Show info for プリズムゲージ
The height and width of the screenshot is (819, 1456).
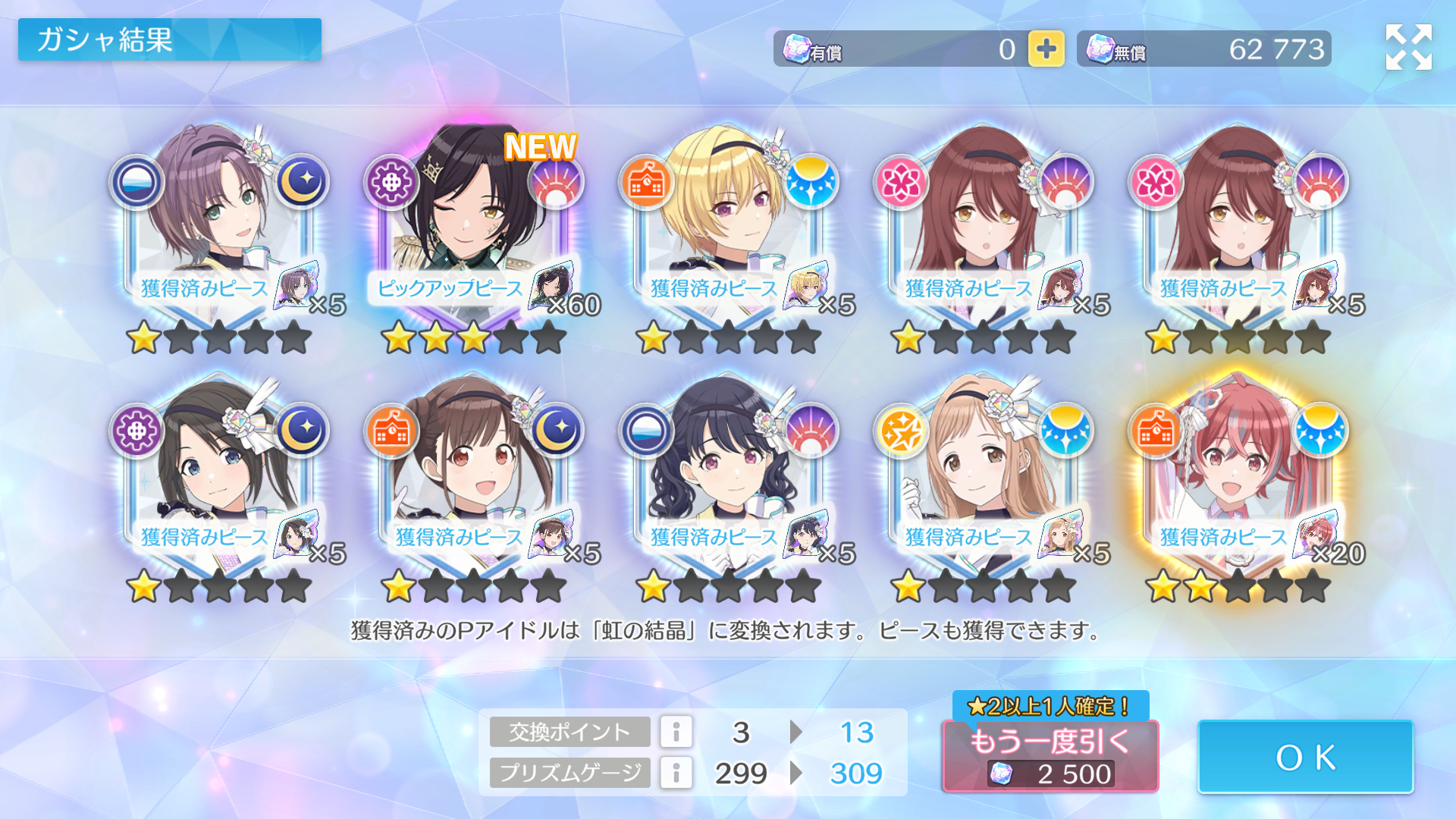[676, 773]
